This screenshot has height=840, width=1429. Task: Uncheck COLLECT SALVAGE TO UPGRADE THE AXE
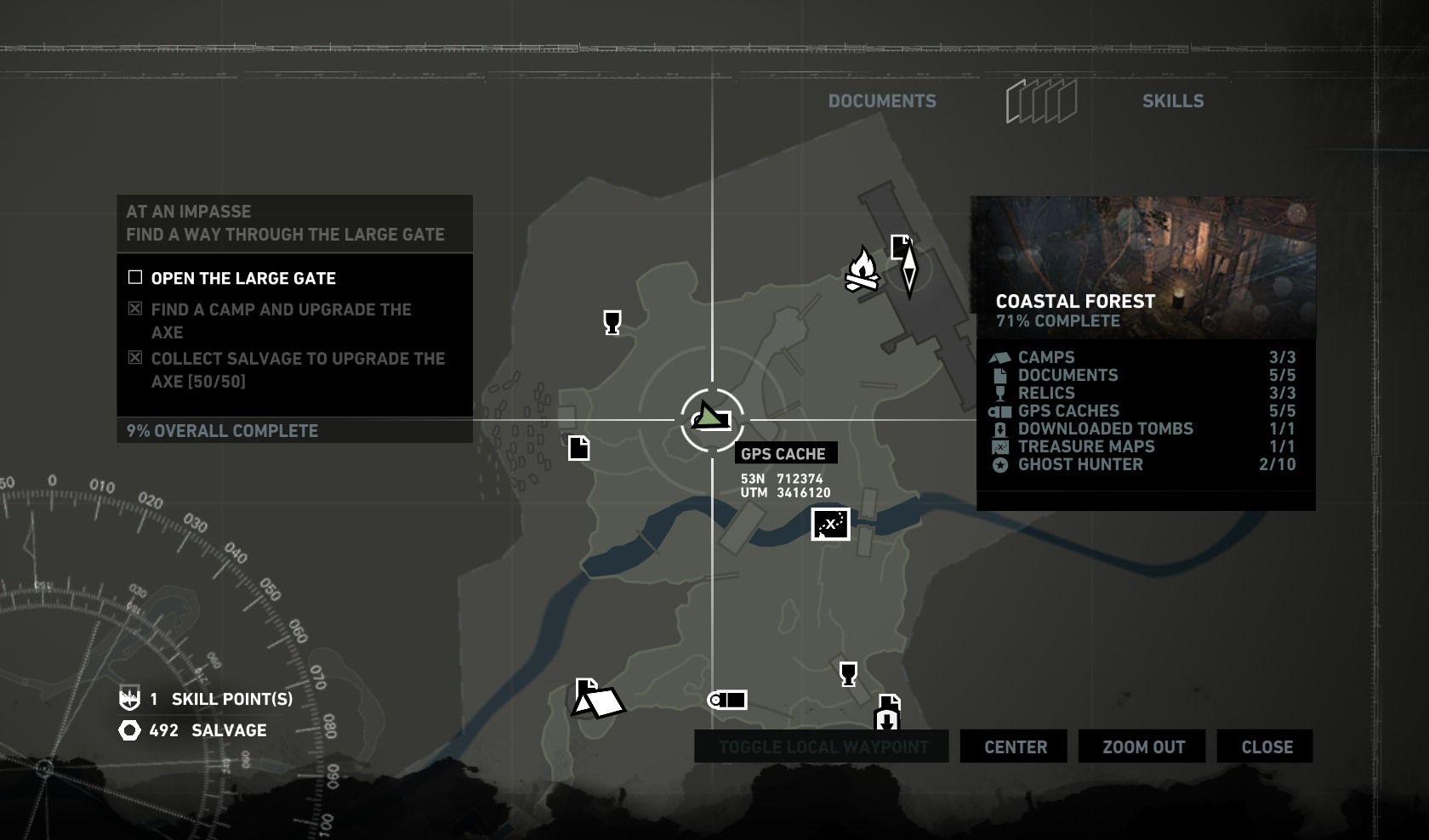134,358
